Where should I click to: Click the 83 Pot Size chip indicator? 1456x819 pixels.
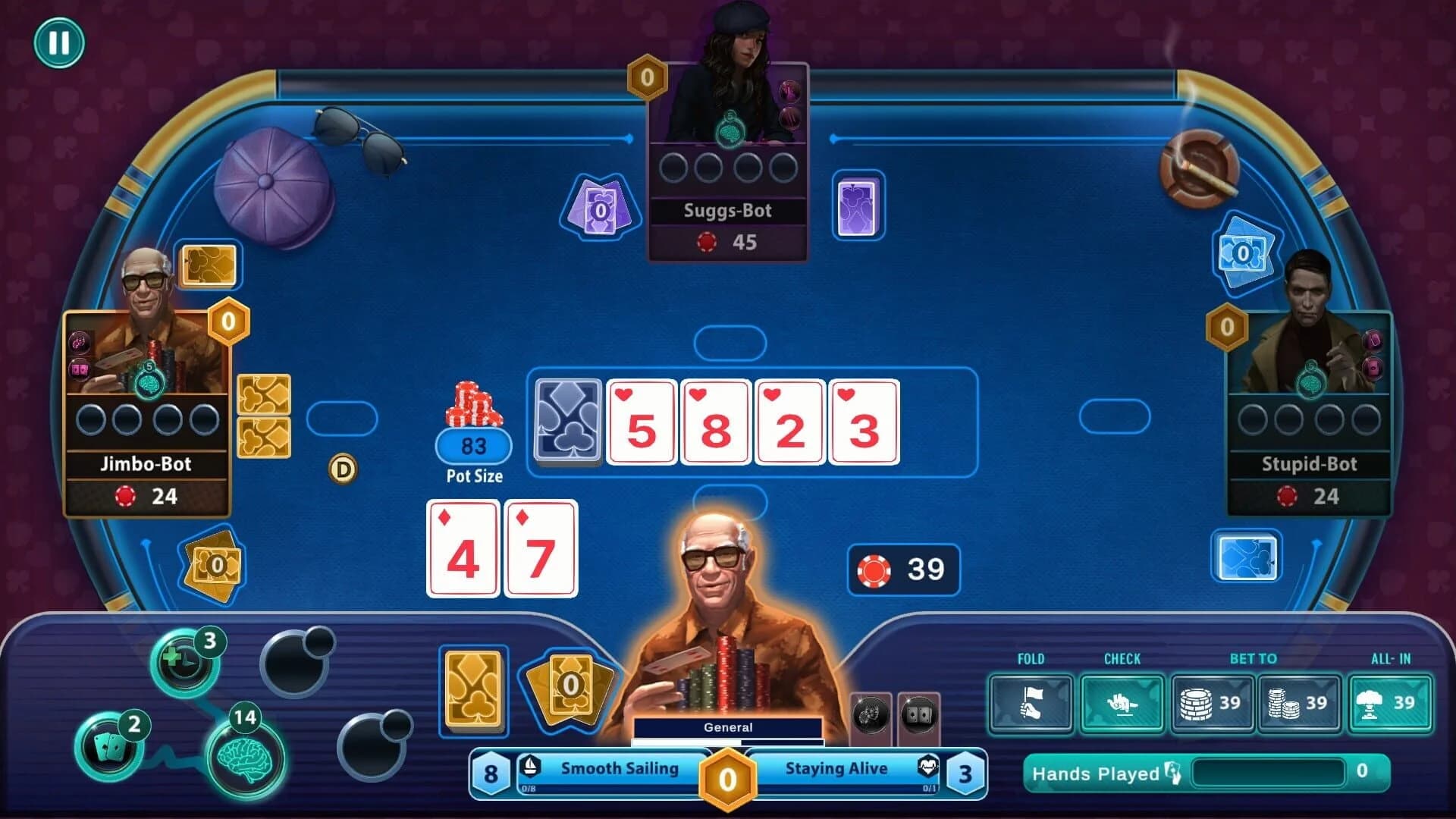(472, 446)
